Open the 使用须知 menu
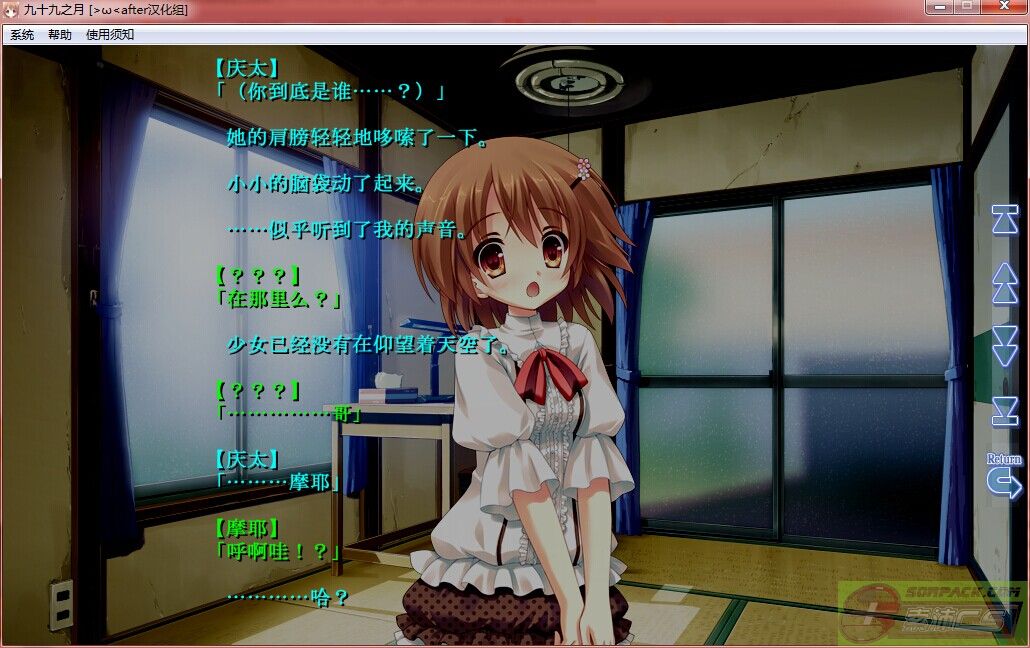 pyautogui.click(x=110, y=35)
